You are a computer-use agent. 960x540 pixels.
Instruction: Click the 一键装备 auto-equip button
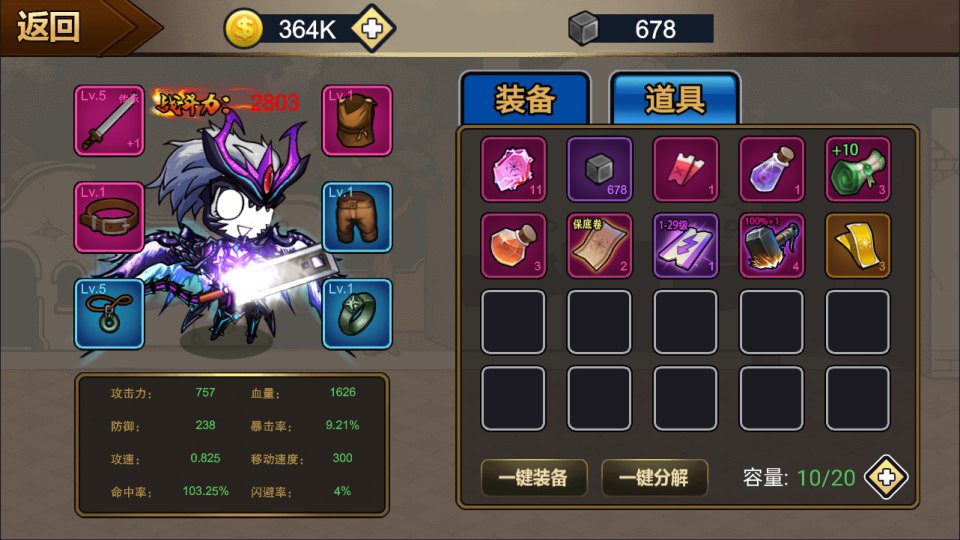tap(533, 478)
